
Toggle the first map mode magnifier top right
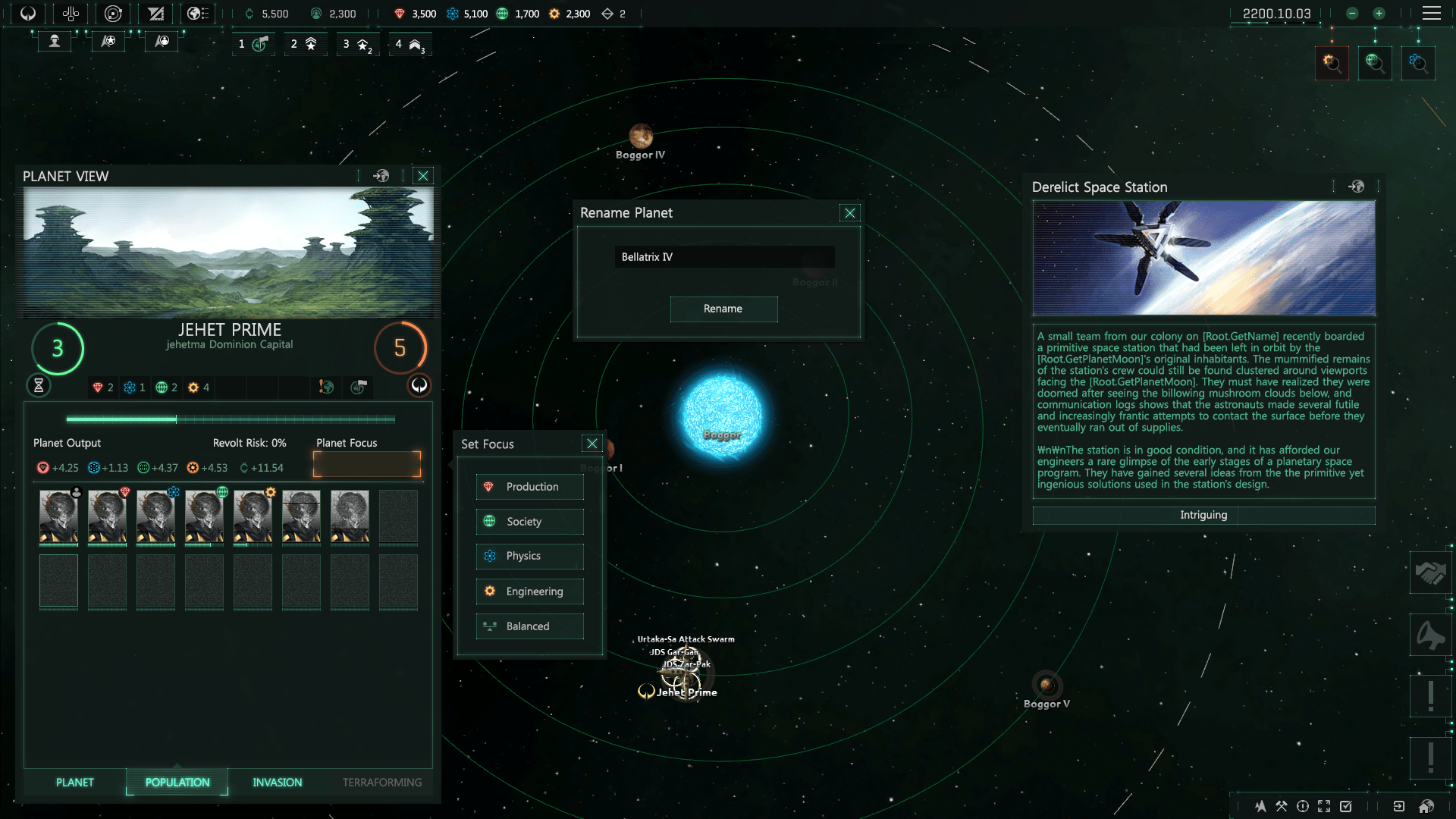point(1332,63)
